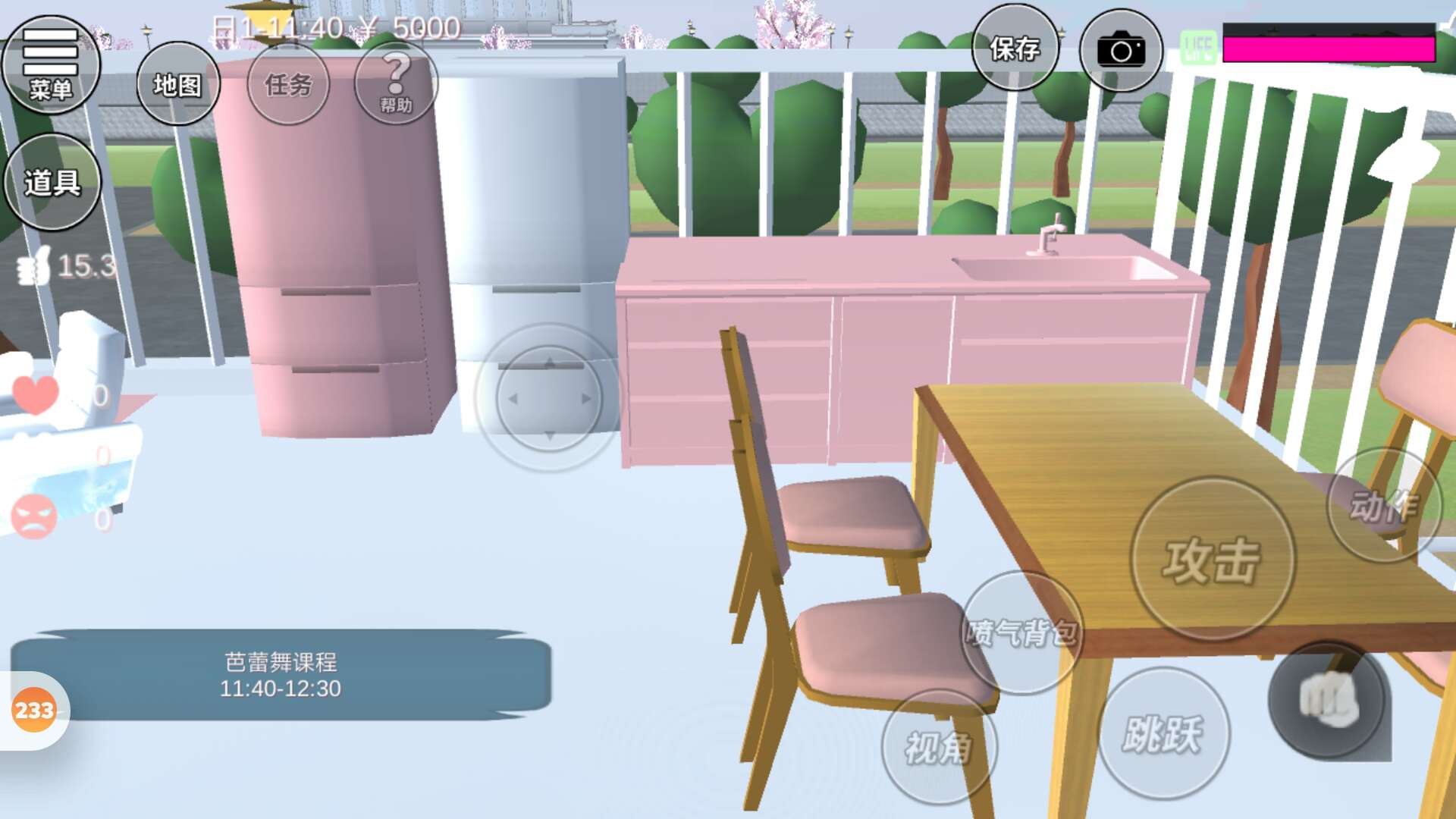The height and width of the screenshot is (819, 1456).
Task: Open the 动作 actions menu
Action: coord(1383,506)
